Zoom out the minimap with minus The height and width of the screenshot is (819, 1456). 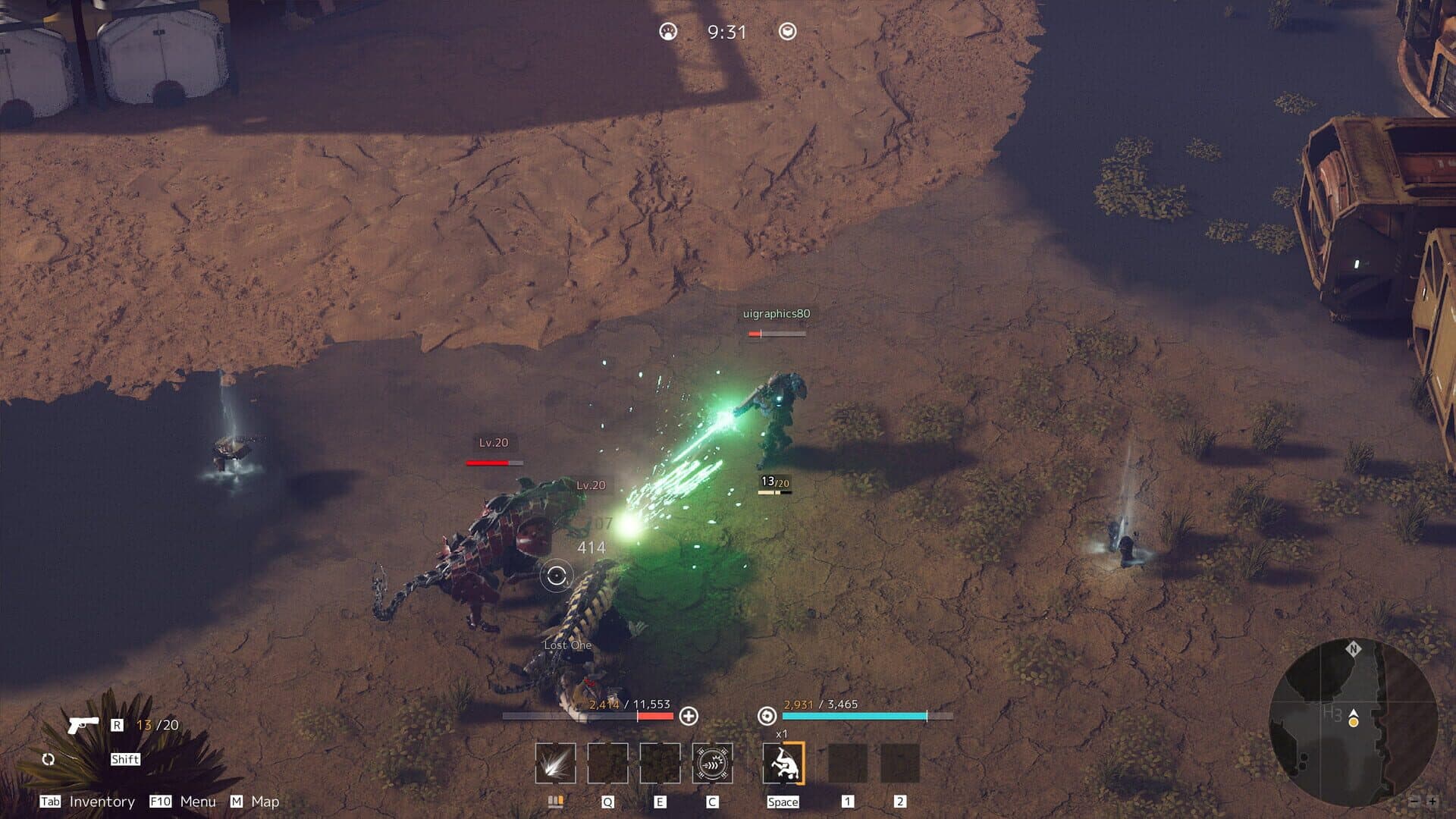coord(1414,801)
